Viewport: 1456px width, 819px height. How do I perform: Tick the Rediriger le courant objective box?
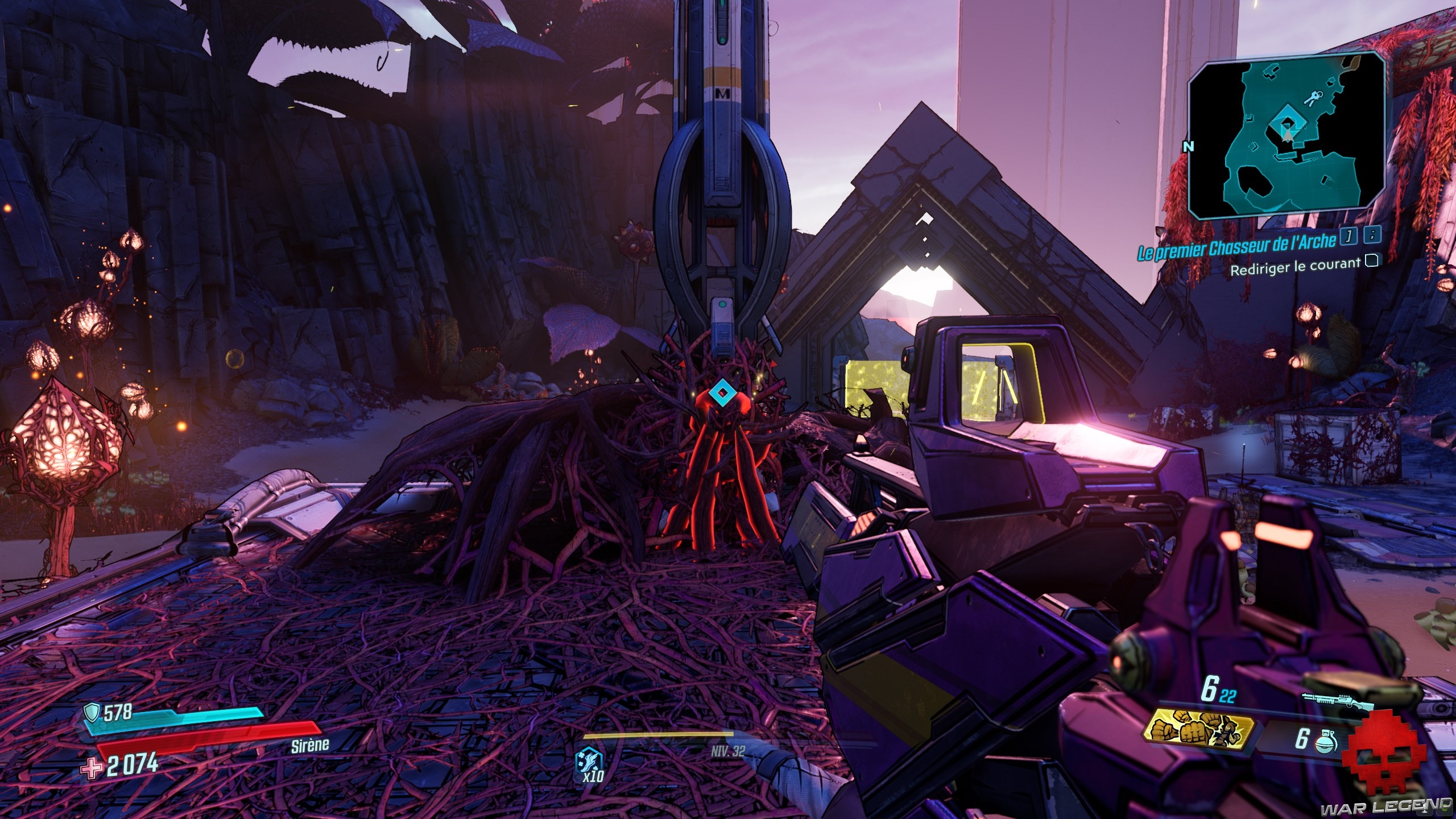(x=1372, y=261)
